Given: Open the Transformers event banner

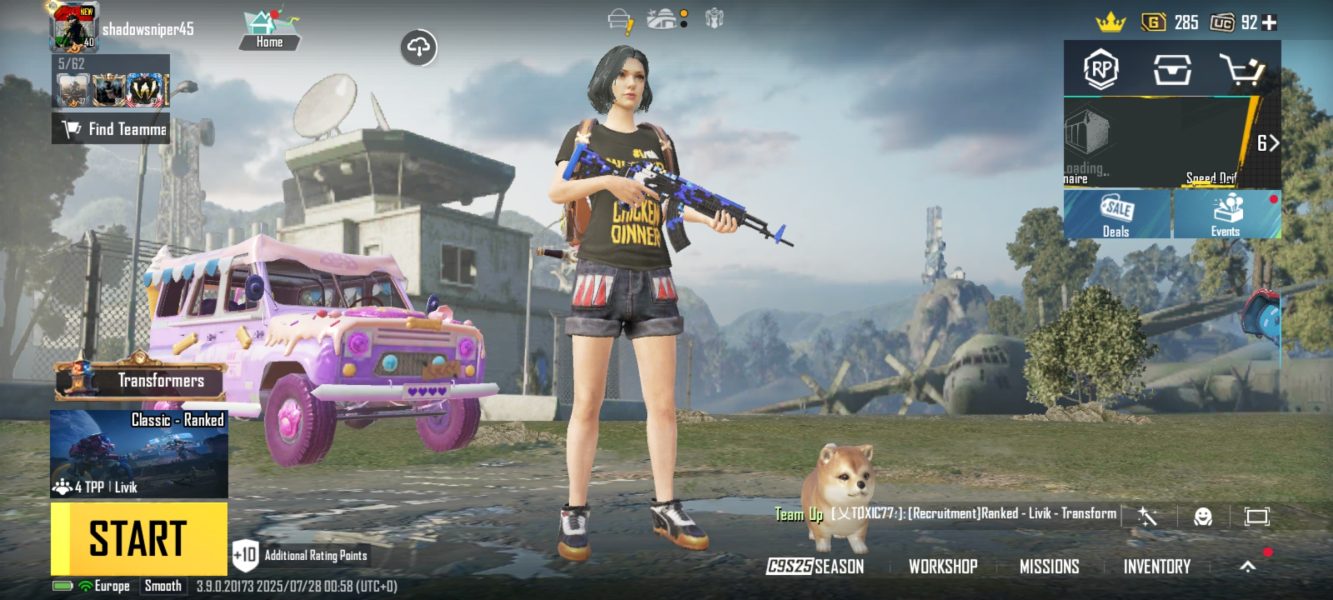Looking at the screenshot, I should [140, 380].
